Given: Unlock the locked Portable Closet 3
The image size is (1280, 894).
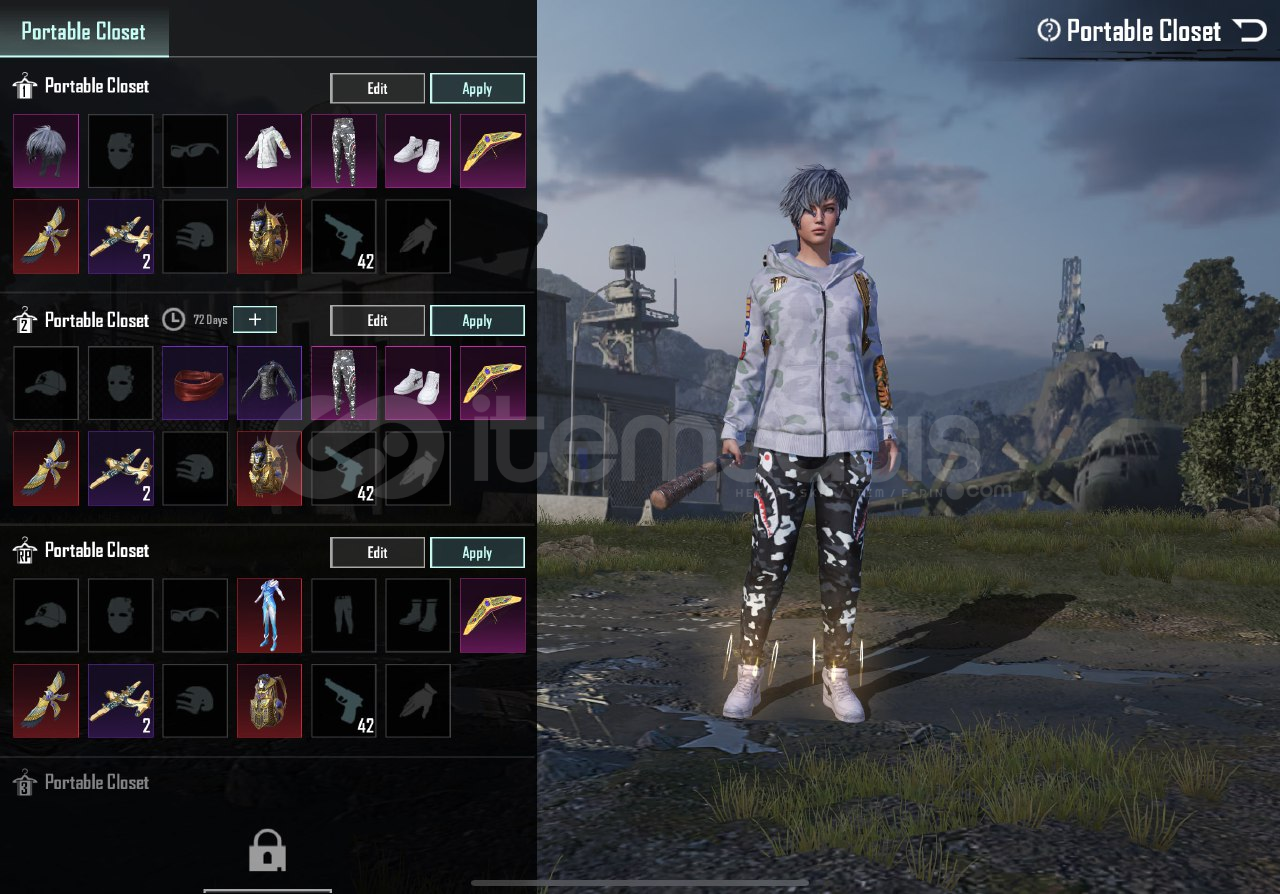Looking at the screenshot, I should [x=267, y=852].
